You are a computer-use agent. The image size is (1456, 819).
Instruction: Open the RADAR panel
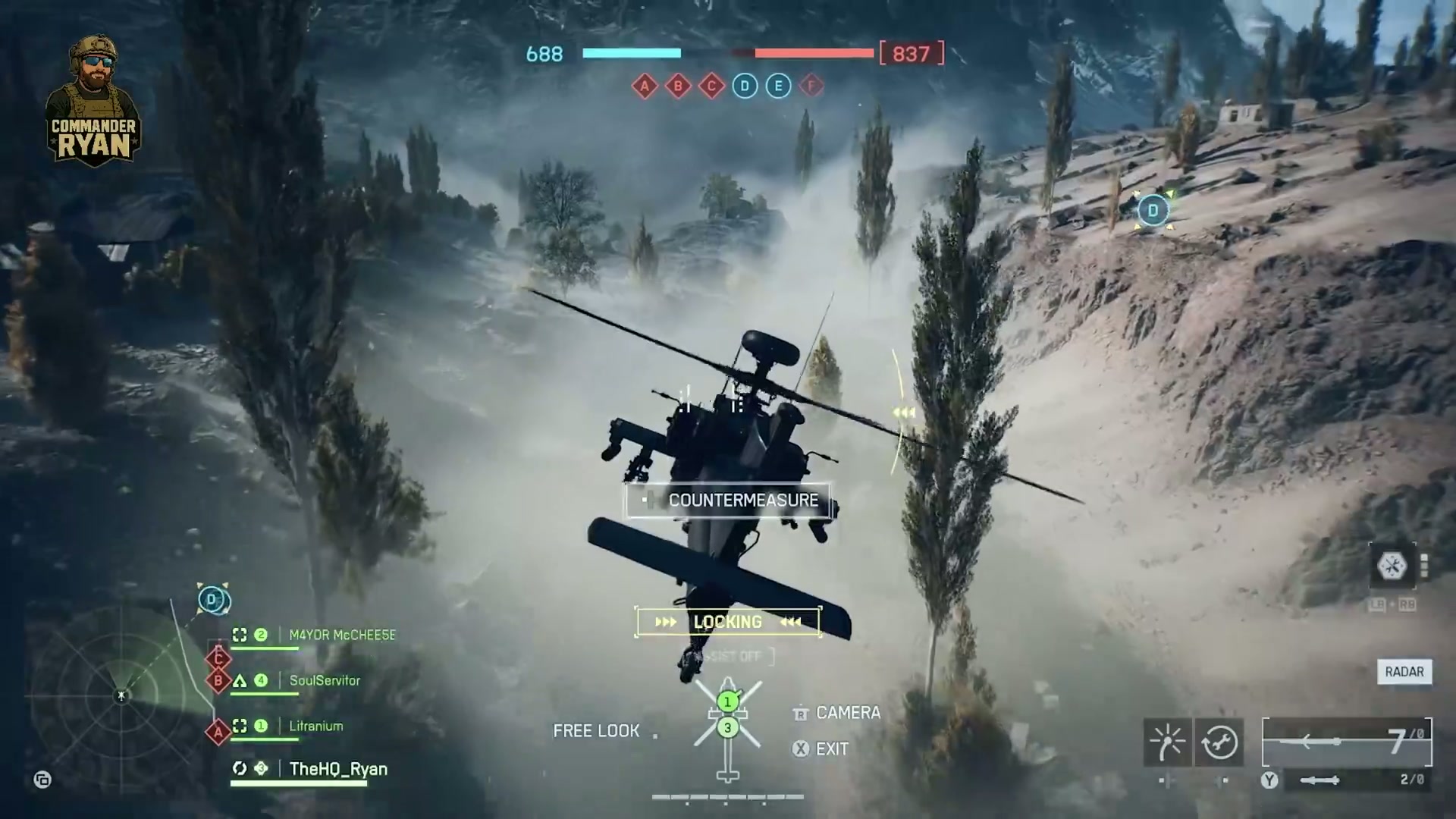[1404, 672]
